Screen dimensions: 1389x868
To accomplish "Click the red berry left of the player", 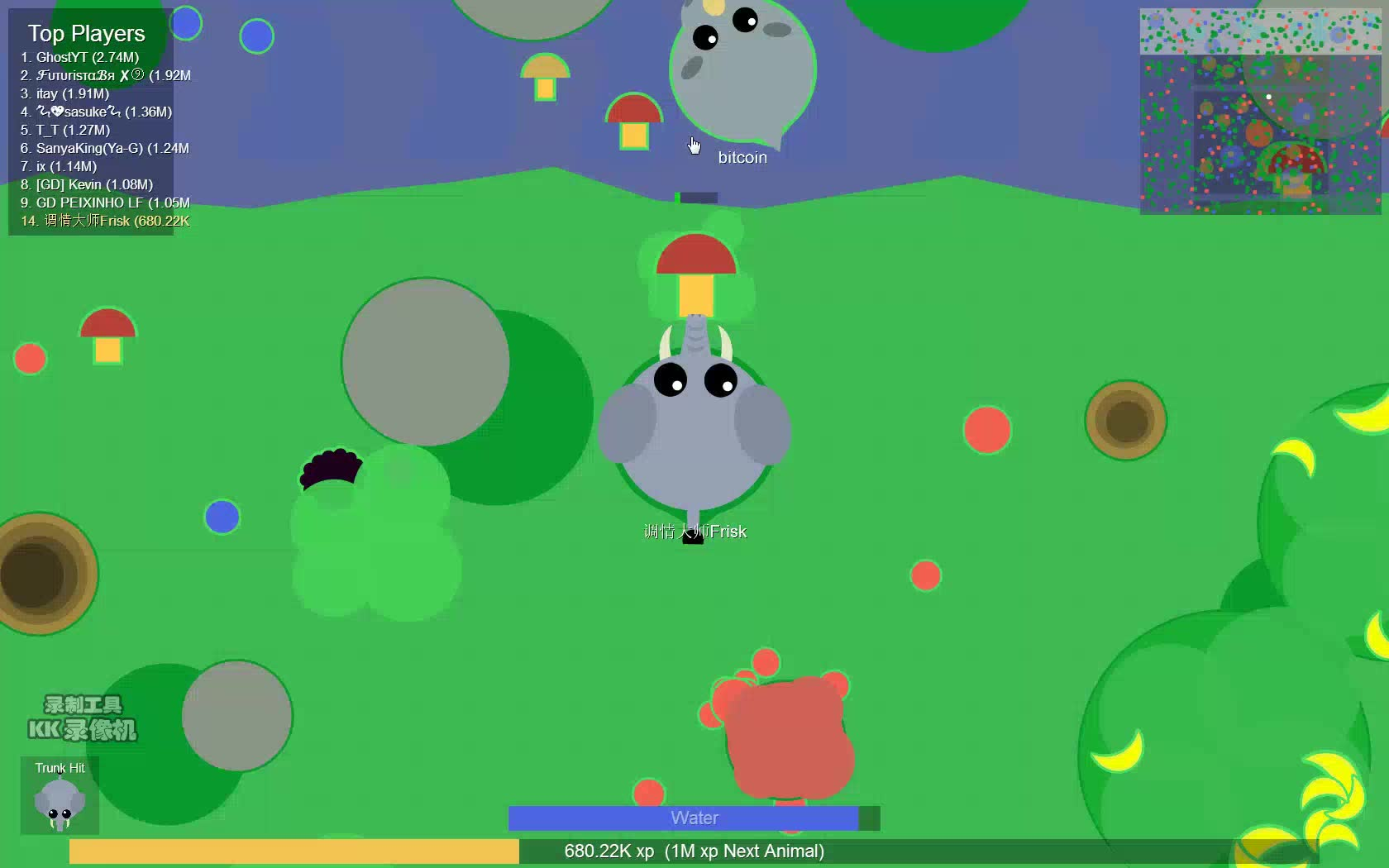I will pyautogui.click(x=30, y=359).
